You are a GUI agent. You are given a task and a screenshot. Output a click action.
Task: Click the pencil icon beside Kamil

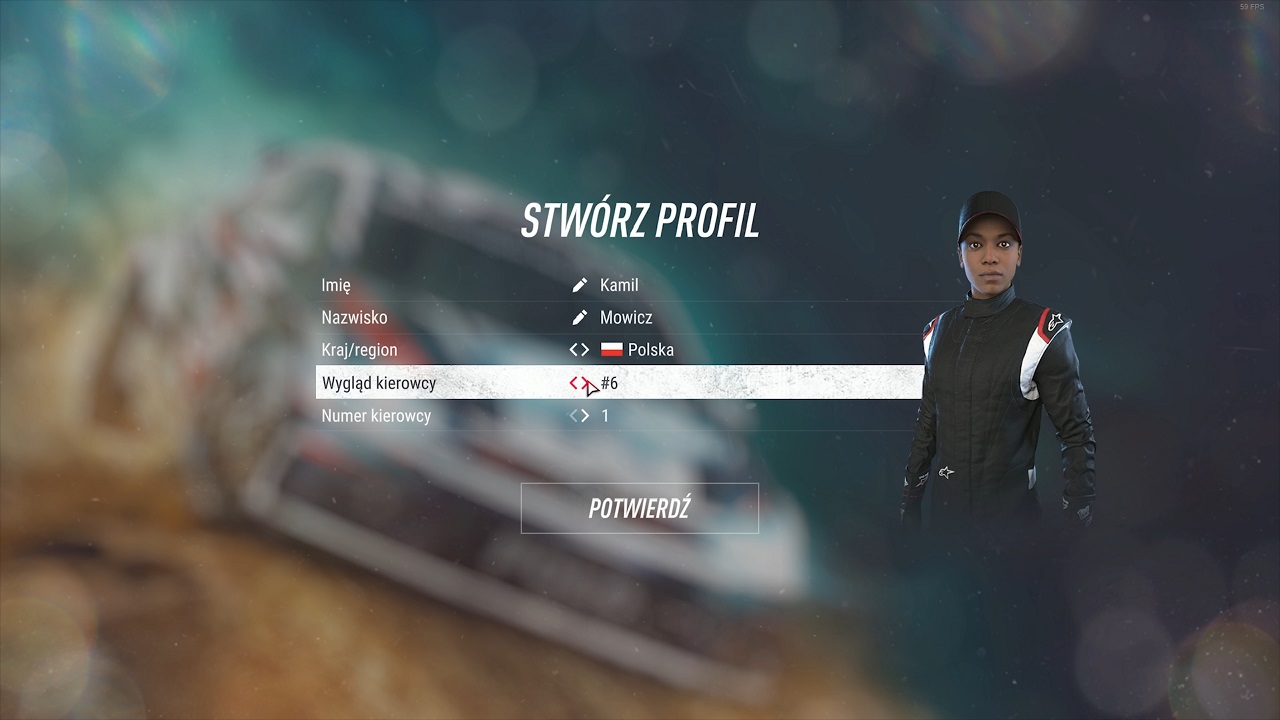(x=579, y=285)
